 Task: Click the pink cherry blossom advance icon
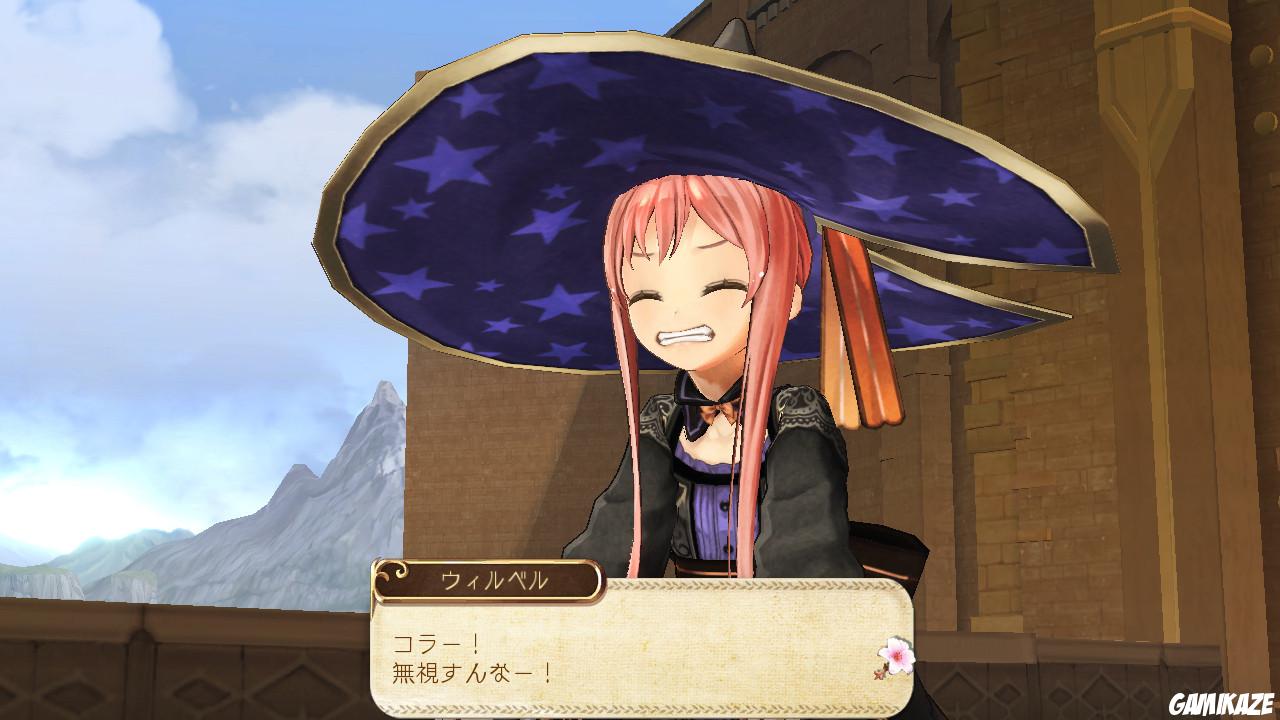point(897,655)
